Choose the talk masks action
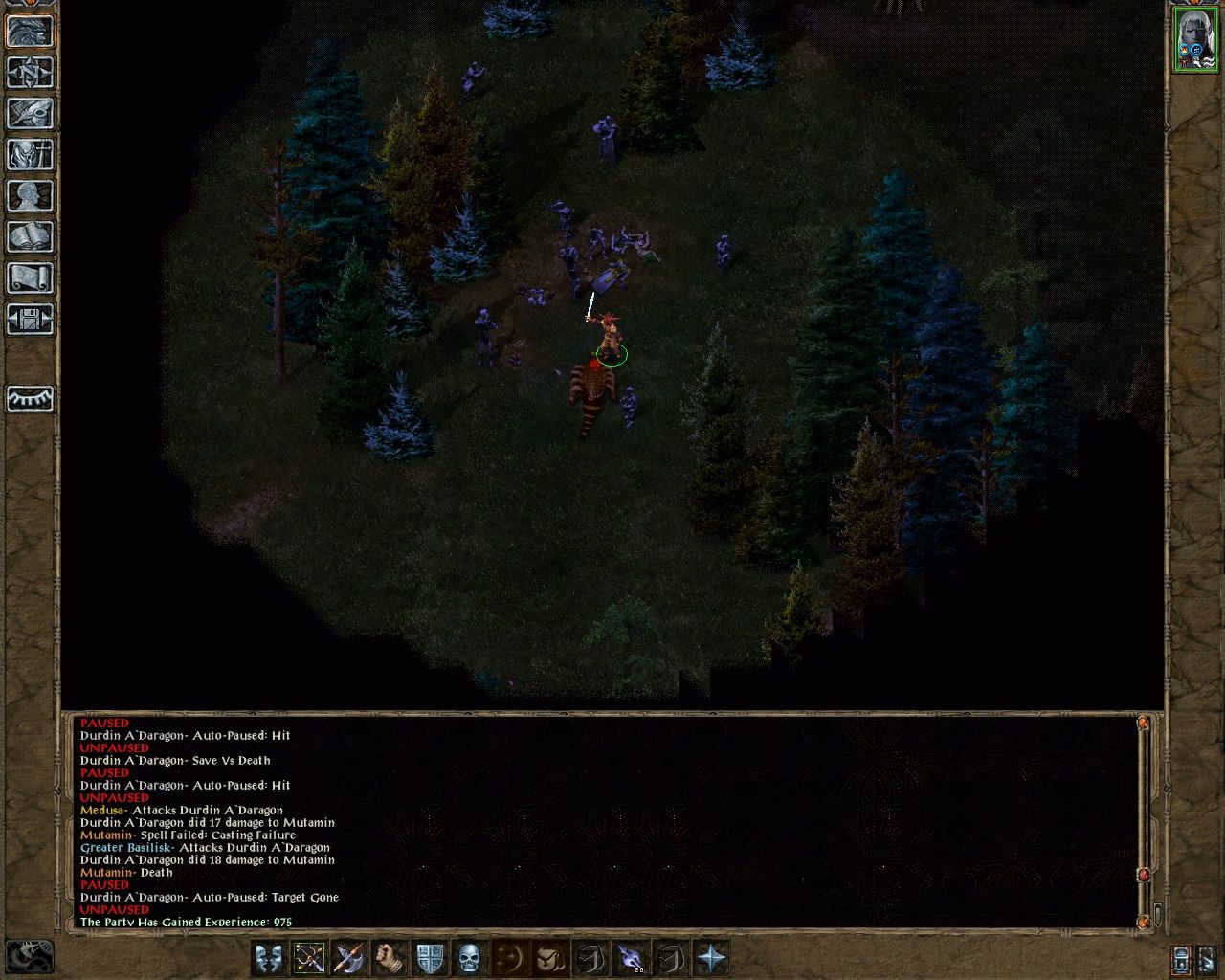The image size is (1225, 980). (269, 957)
